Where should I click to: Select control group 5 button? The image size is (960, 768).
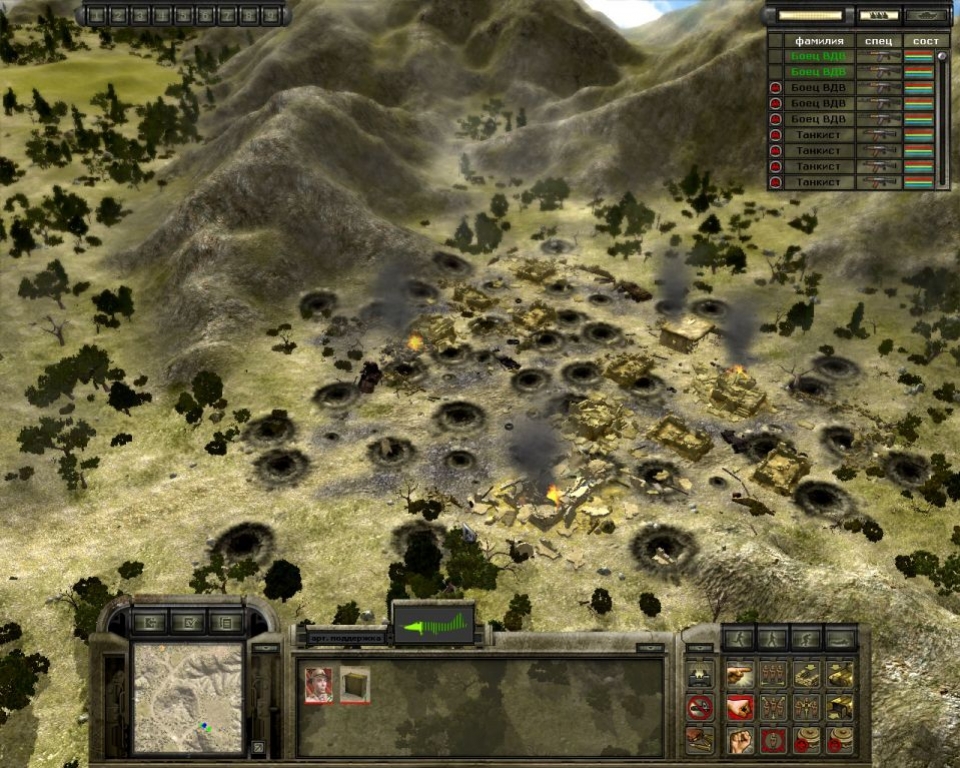point(183,15)
